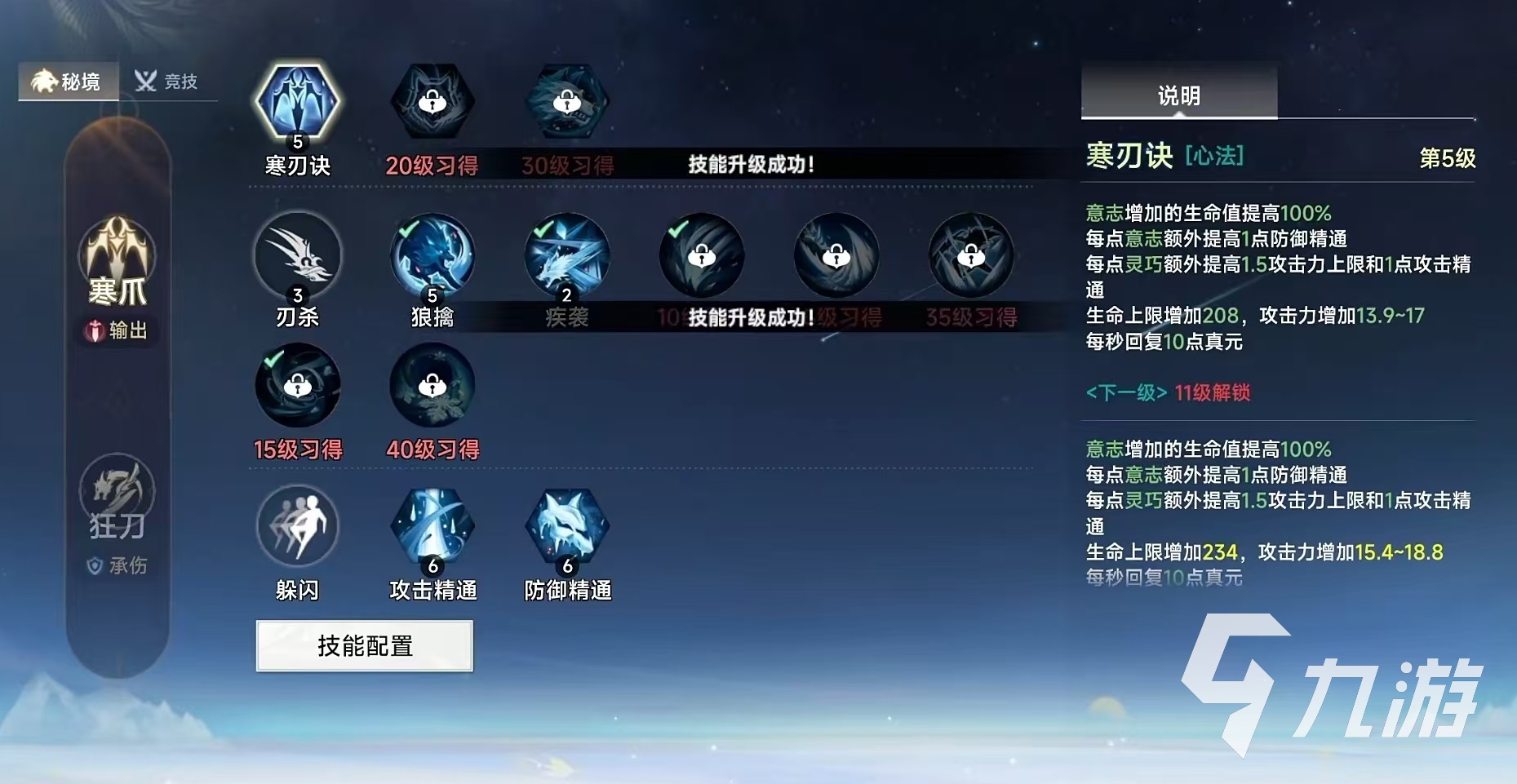This screenshot has height=784, width=1517.
Task: Click the locked 40级习得 skill icon
Action: 432,386
